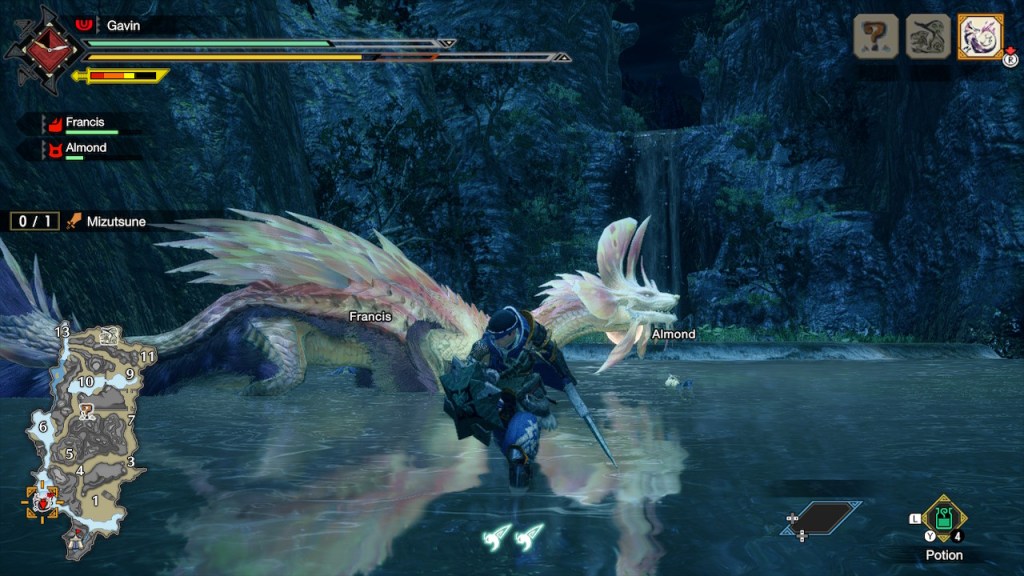Select the unknown monster question-mark icon
The width and height of the screenshot is (1024, 576).
(x=875, y=37)
